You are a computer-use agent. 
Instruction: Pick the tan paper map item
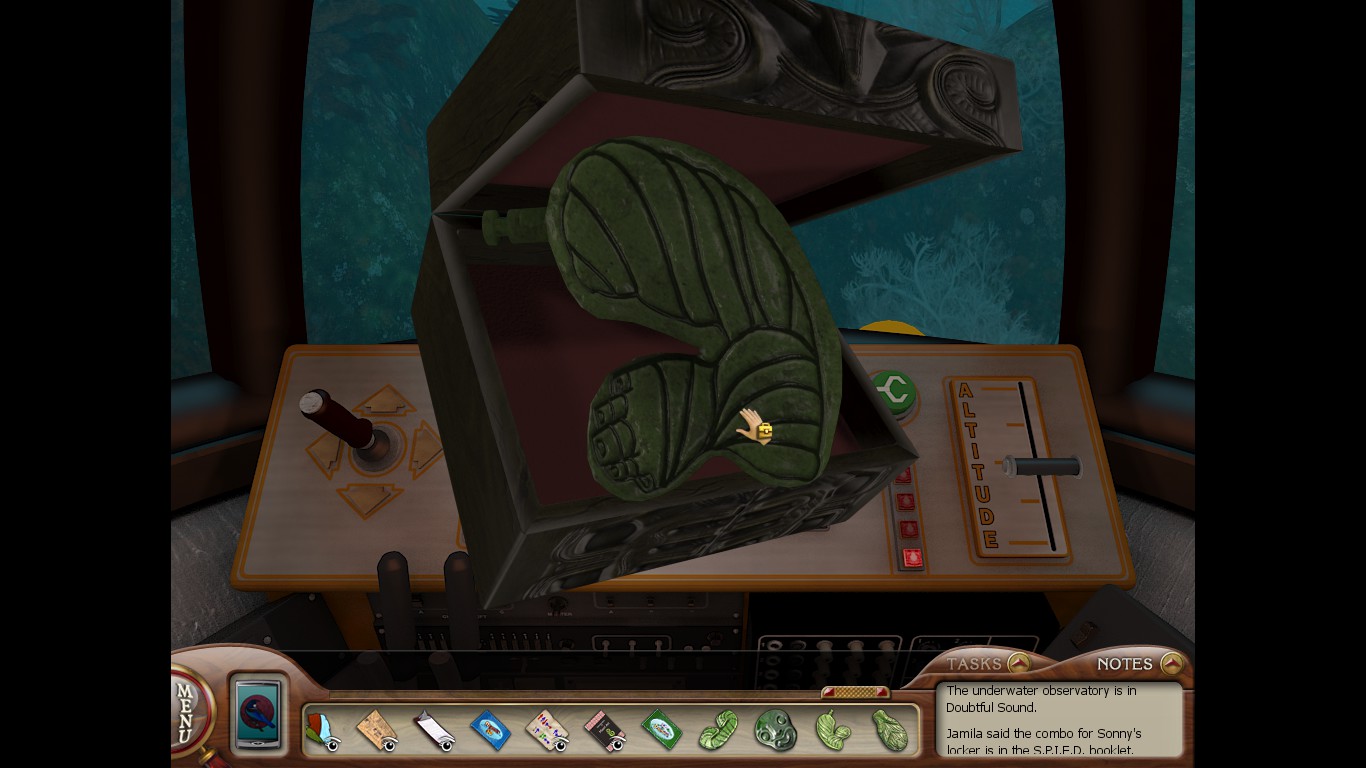(x=376, y=731)
